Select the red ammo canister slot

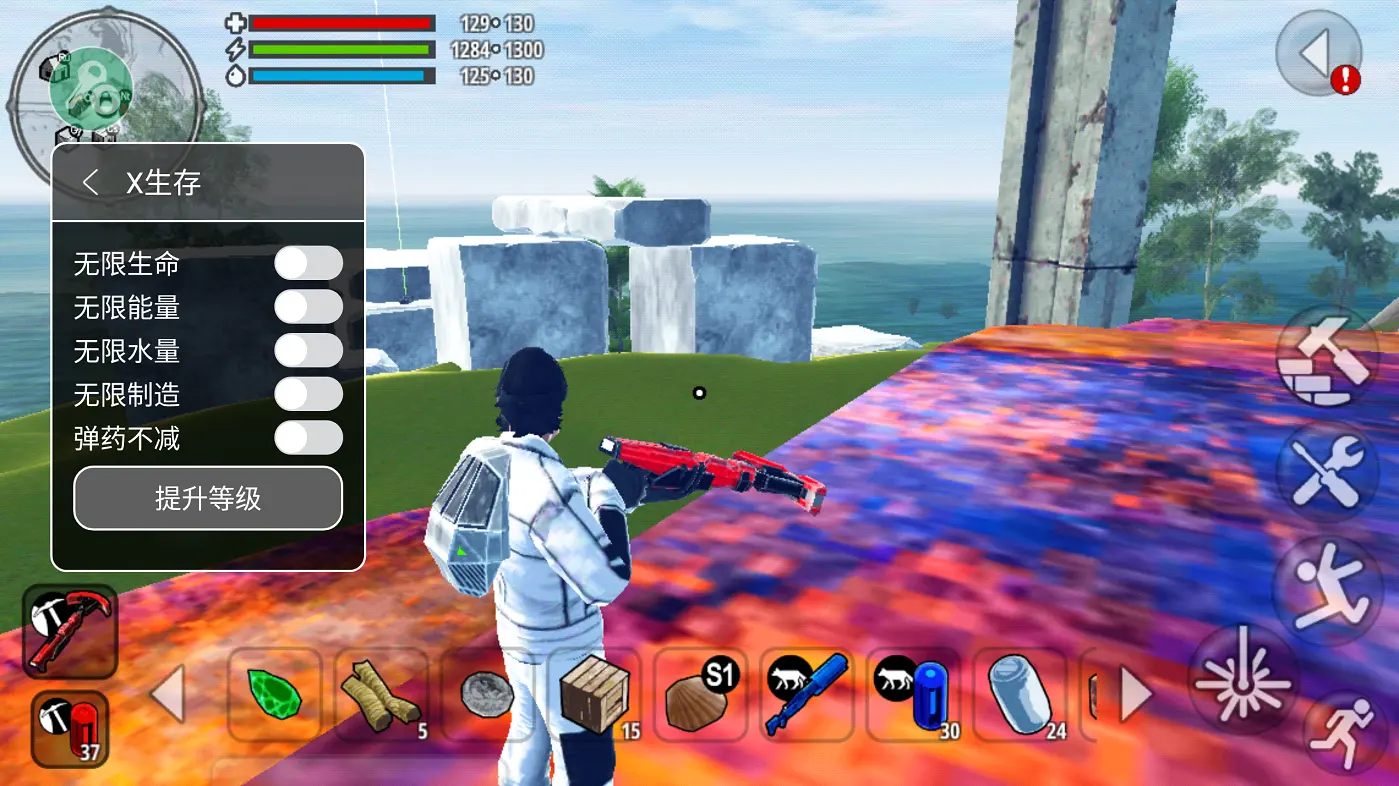point(69,729)
